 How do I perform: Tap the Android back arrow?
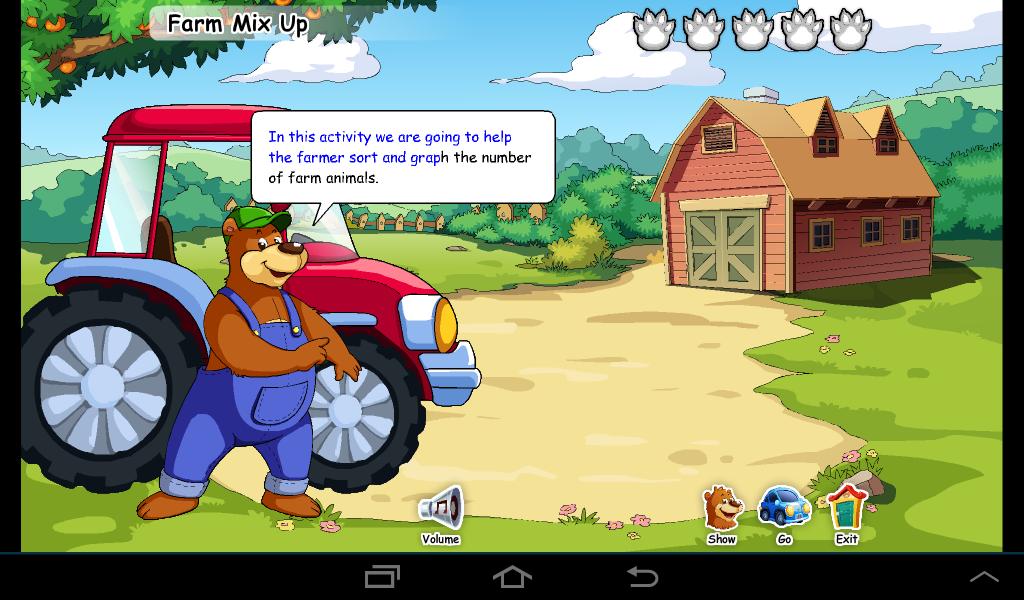[642, 576]
